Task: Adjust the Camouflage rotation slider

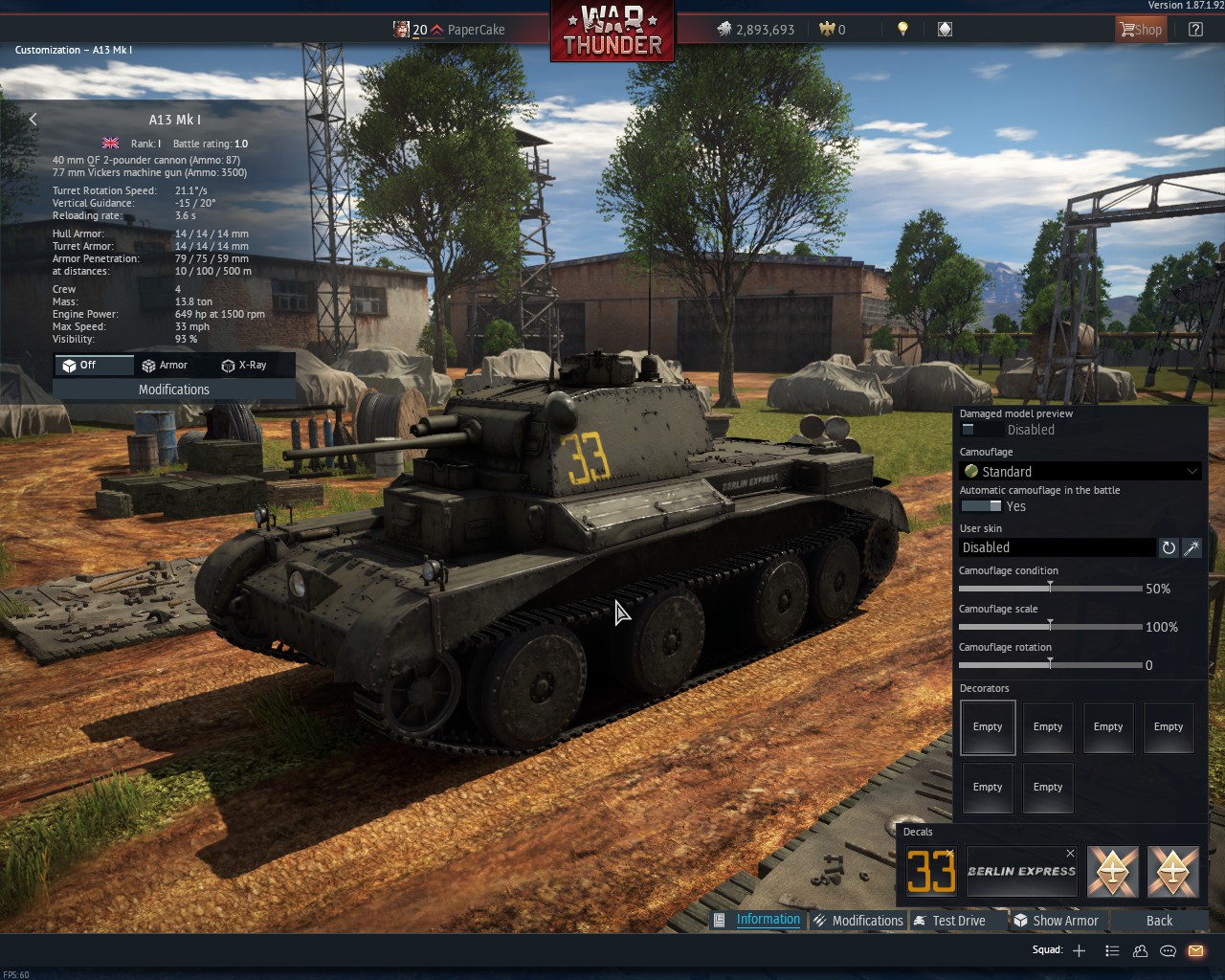Action: [x=1050, y=664]
